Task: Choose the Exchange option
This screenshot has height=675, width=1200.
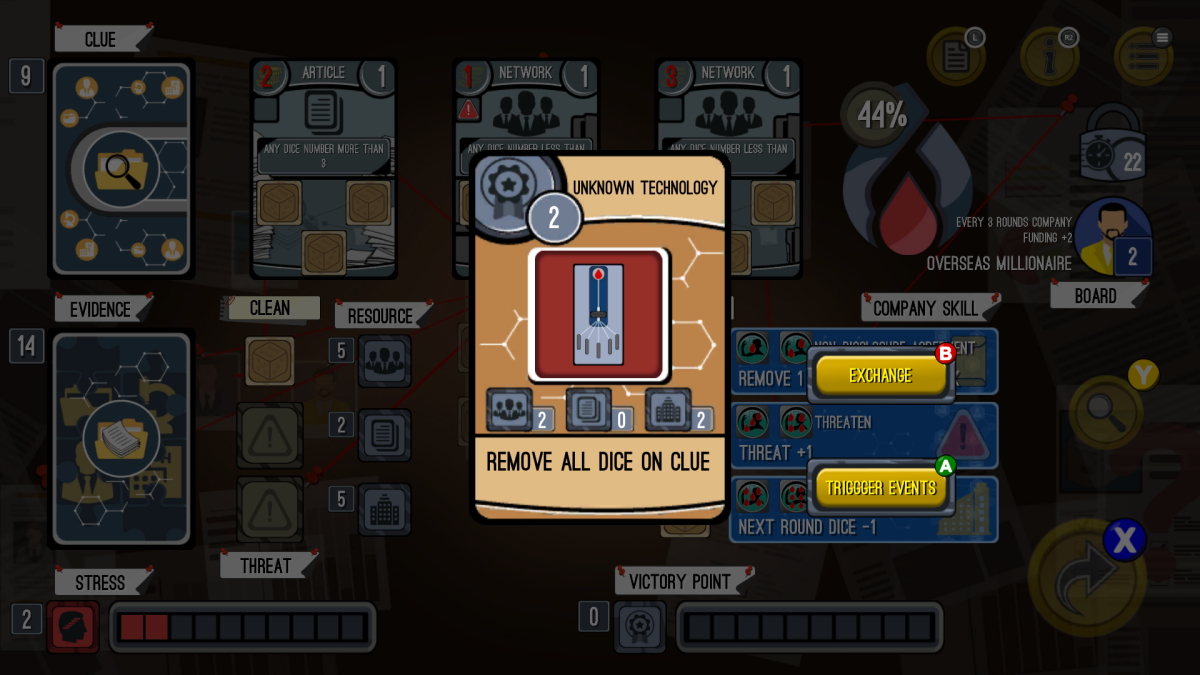Action: tap(880, 375)
